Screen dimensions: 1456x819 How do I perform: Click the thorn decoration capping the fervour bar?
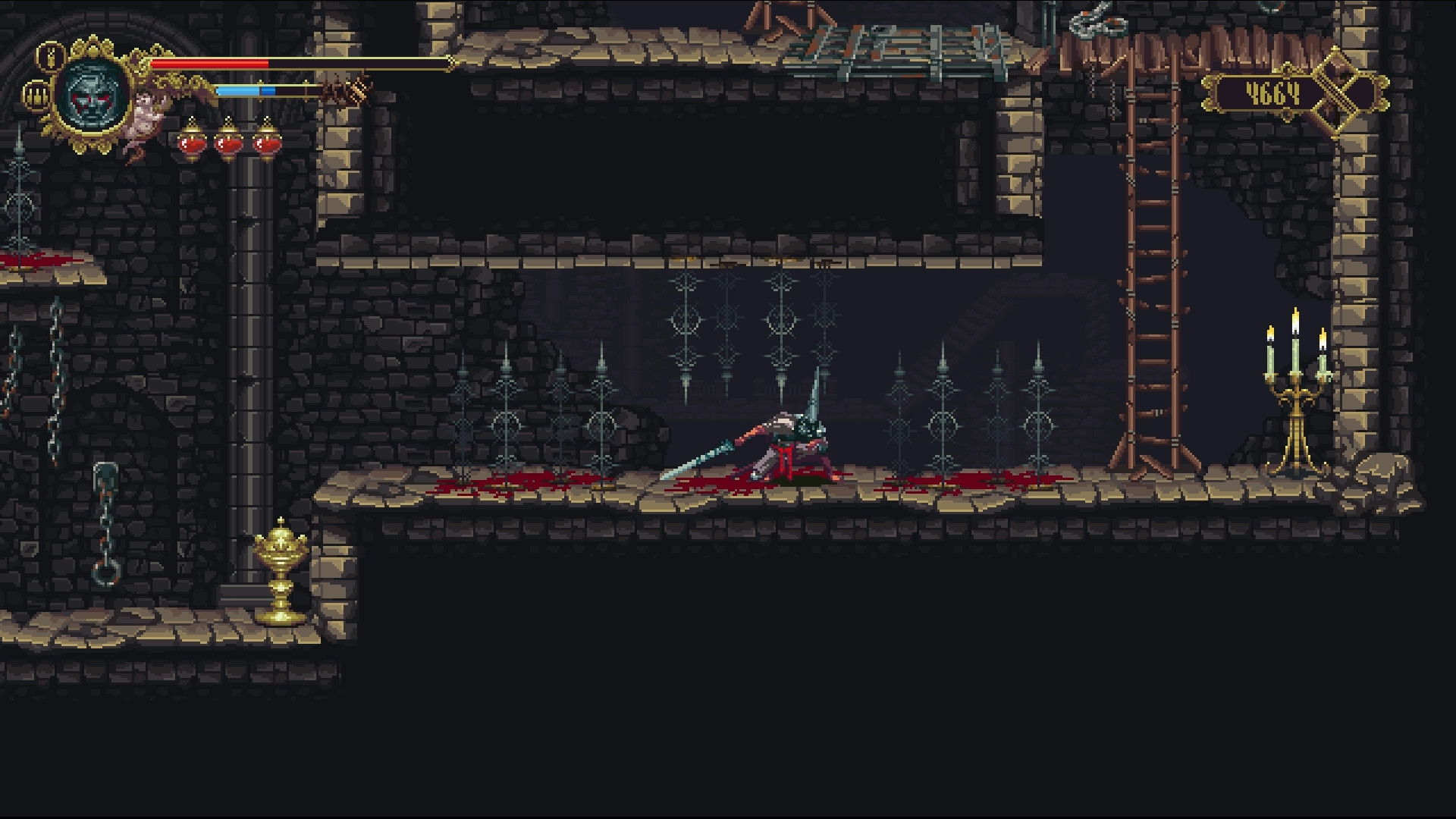click(x=353, y=93)
